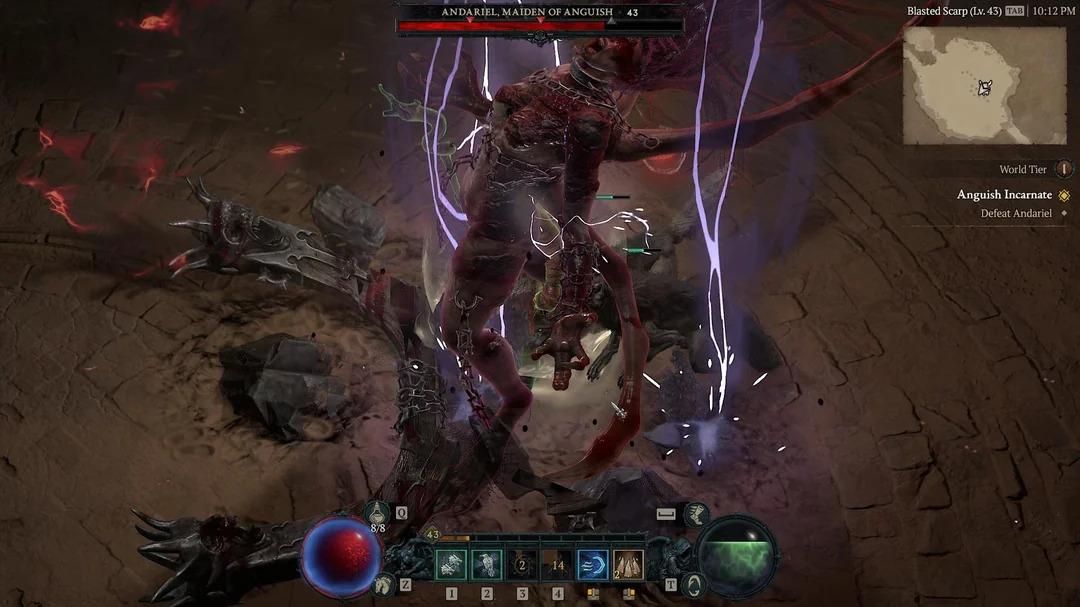The image size is (1080, 607).
Task: Click the World Tier icon
Action: point(1063,170)
